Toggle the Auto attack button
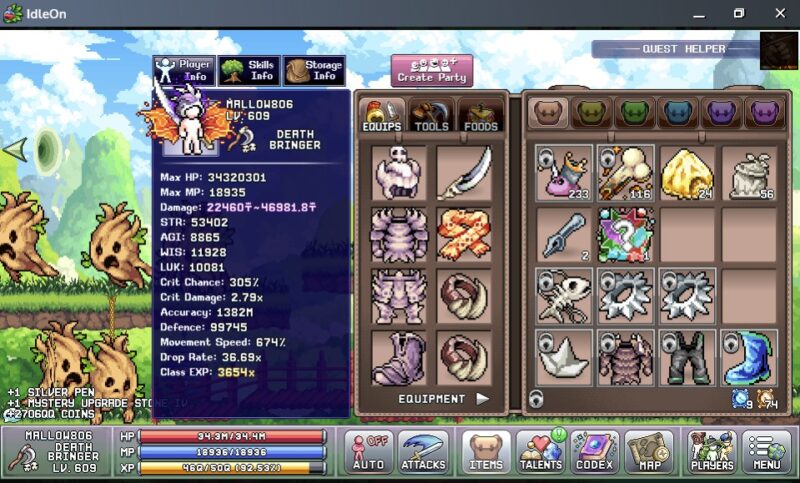 (x=368, y=452)
